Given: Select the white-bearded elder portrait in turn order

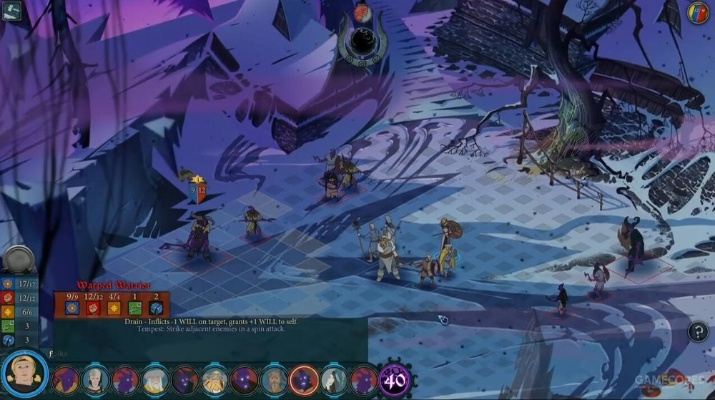Looking at the screenshot, I should [x=155, y=380].
